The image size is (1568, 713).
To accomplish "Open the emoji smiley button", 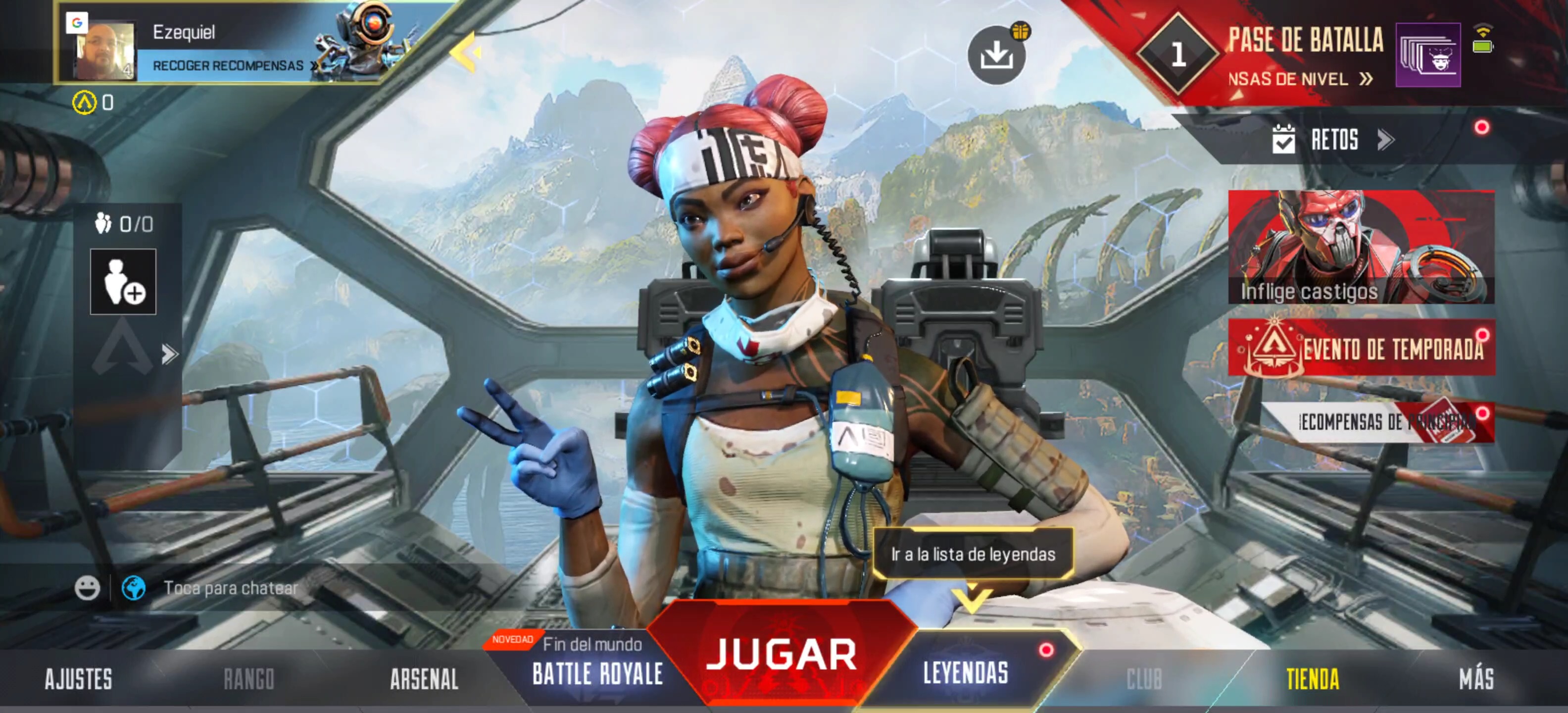I will click(87, 588).
